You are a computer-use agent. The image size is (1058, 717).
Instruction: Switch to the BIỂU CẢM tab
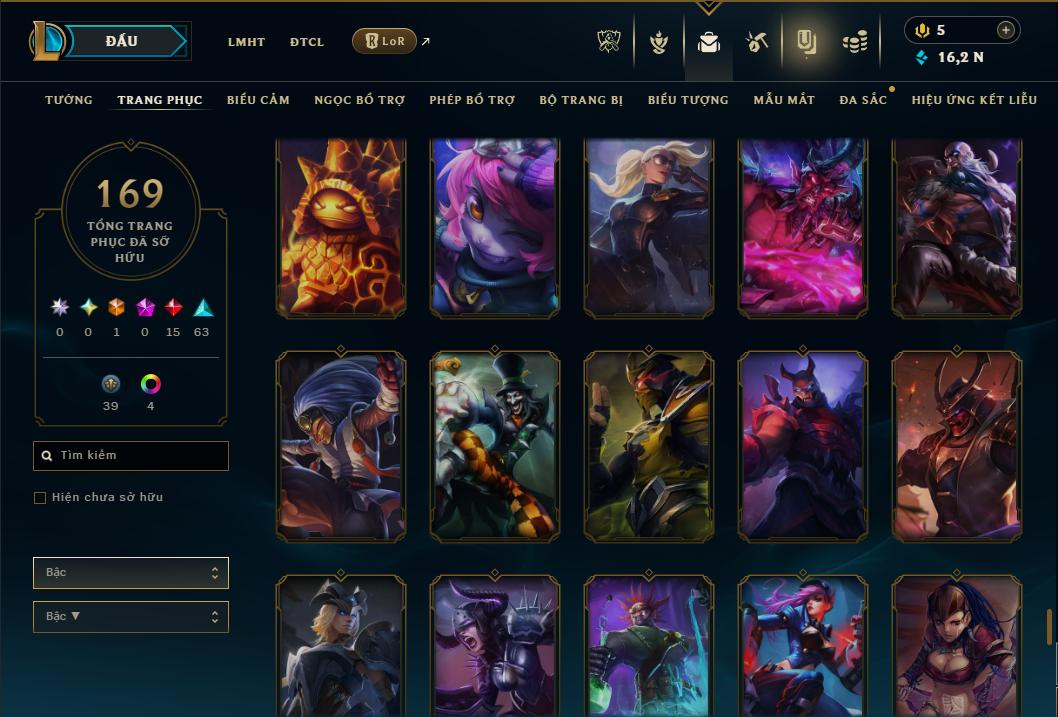[x=258, y=100]
